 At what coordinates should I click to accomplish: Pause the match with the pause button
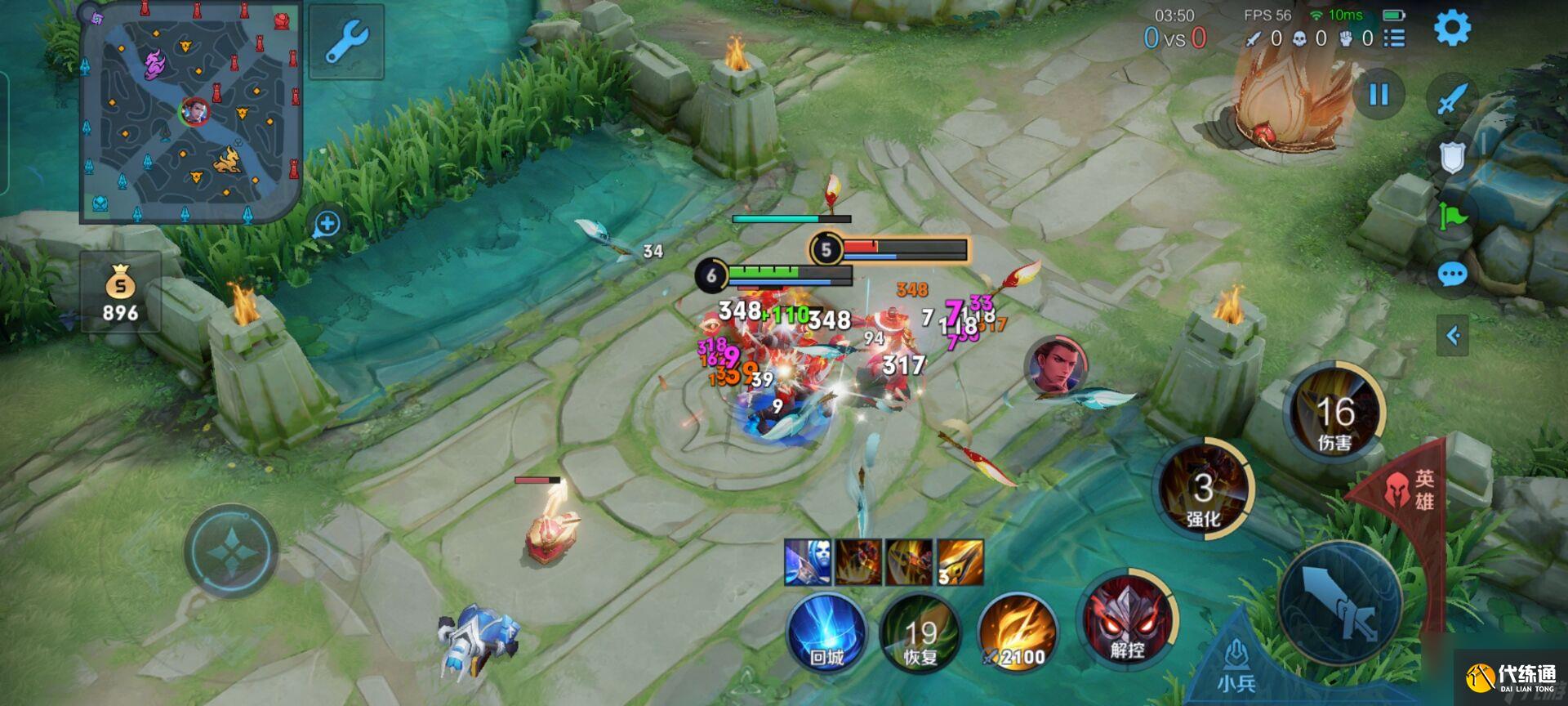coord(1379,95)
